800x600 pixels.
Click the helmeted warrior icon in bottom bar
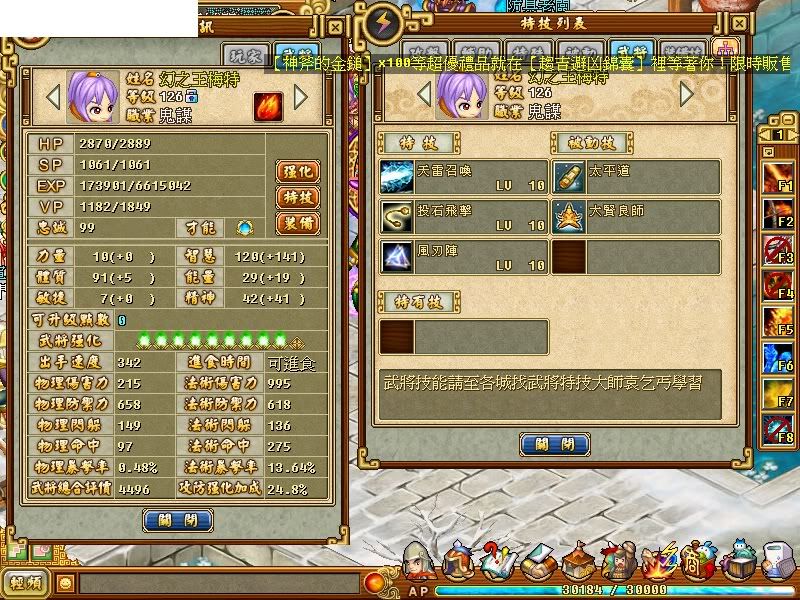coord(418,564)
